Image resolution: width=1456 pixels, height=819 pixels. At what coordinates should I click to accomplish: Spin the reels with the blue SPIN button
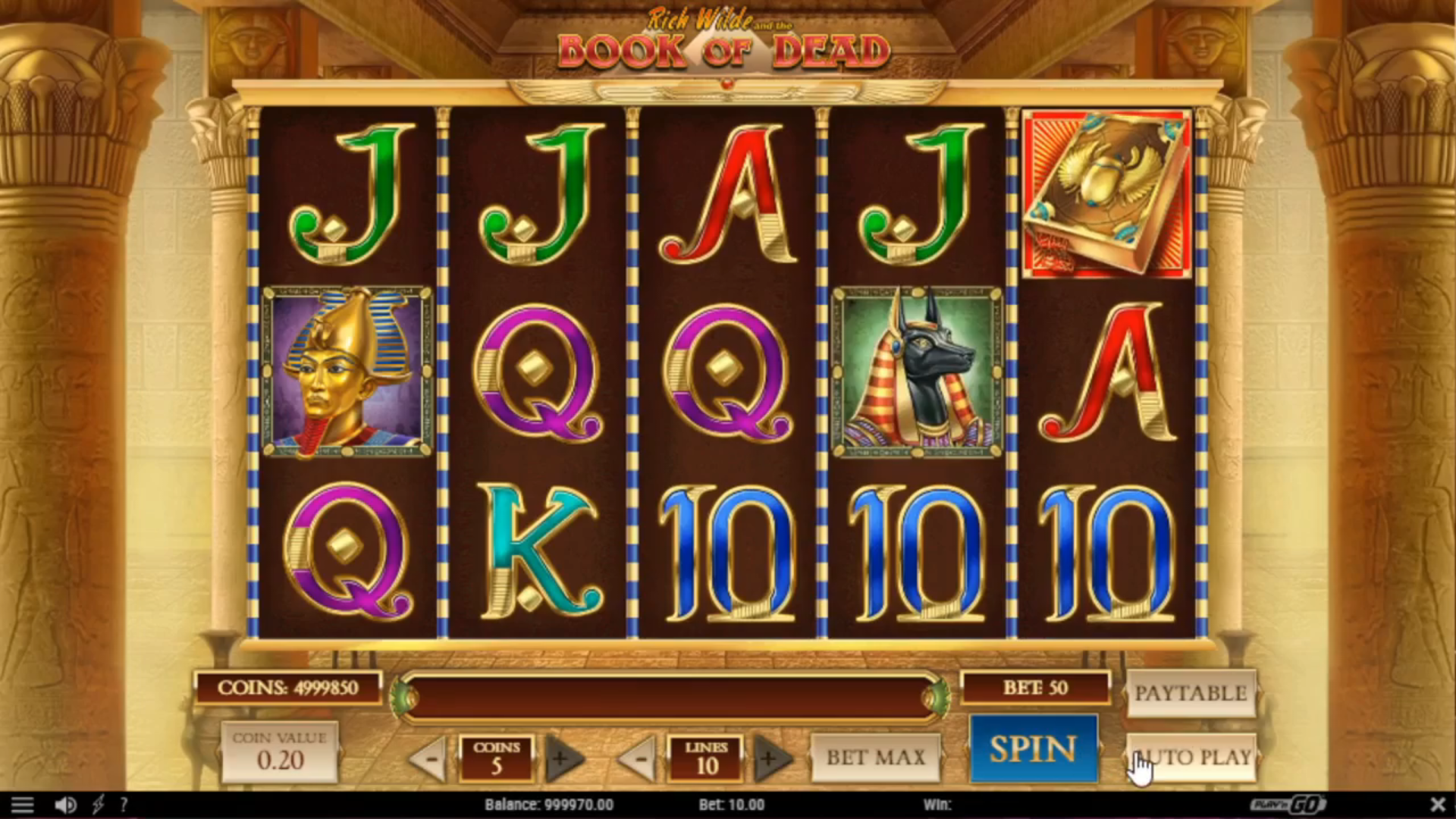click(1034, 749)
